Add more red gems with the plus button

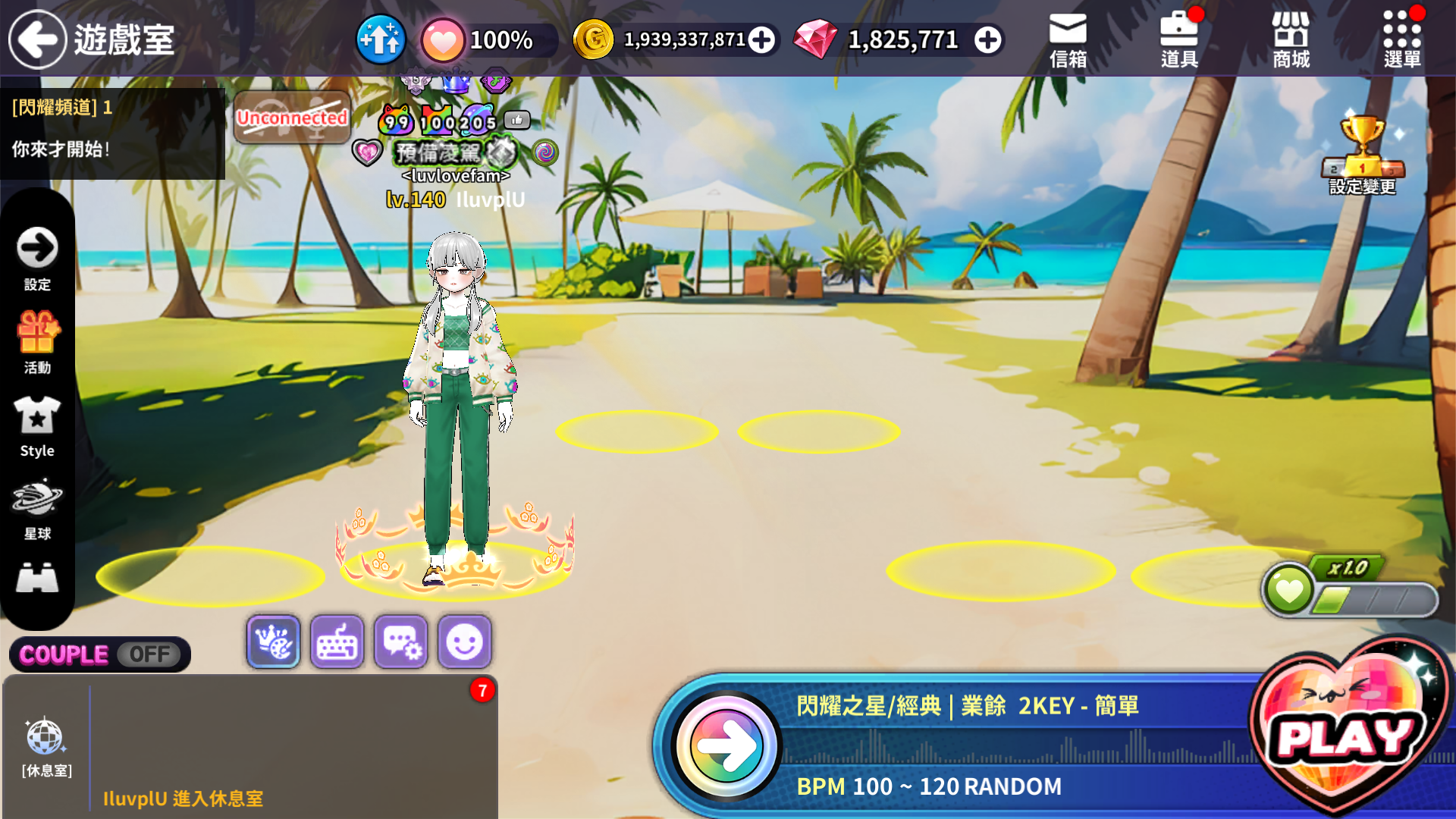pyautogui.click(x=987, y=39)
